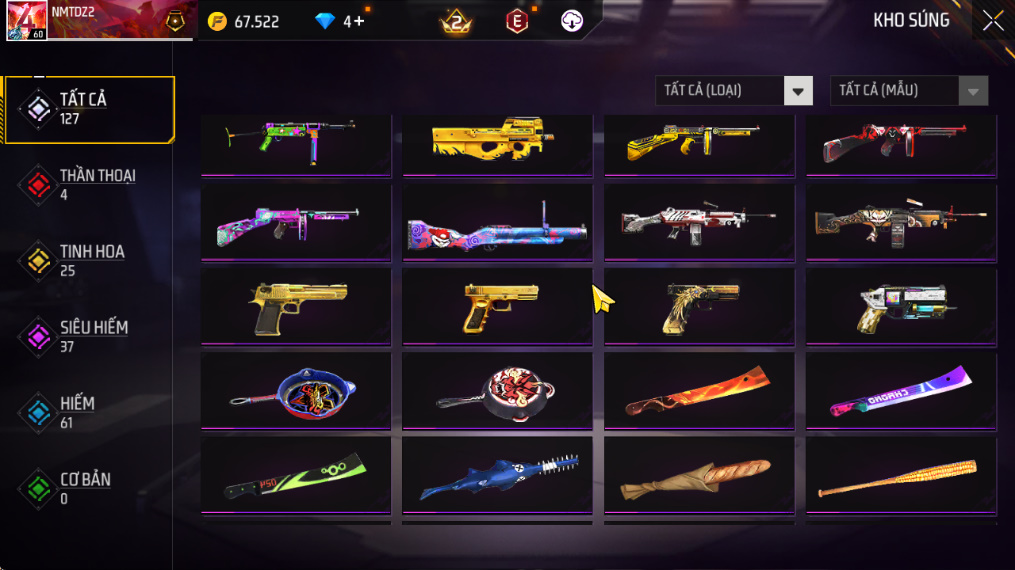Switch to the Thần Thoại tab

point(89,184)
